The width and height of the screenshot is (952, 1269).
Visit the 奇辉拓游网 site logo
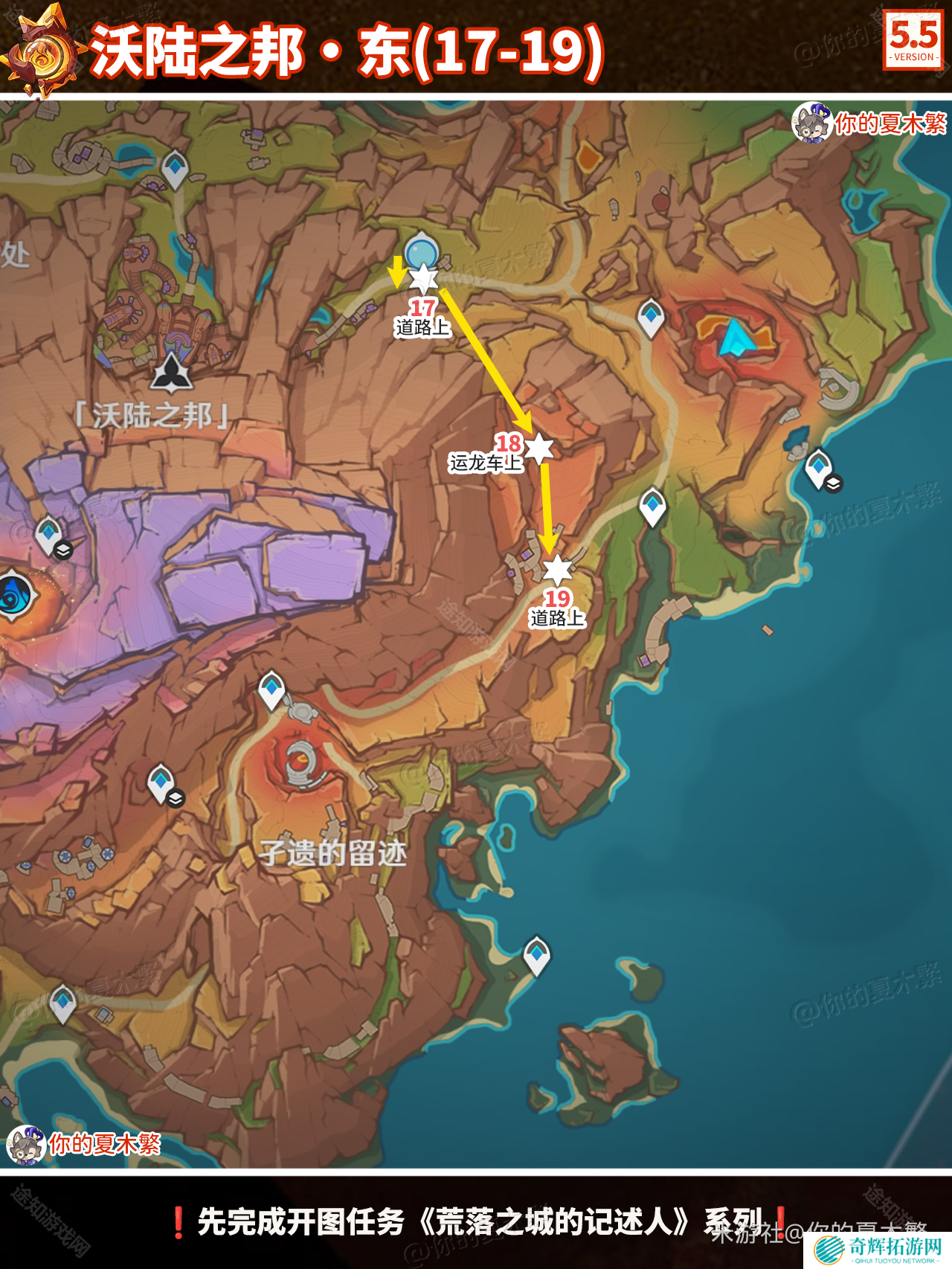(878, 1249)
